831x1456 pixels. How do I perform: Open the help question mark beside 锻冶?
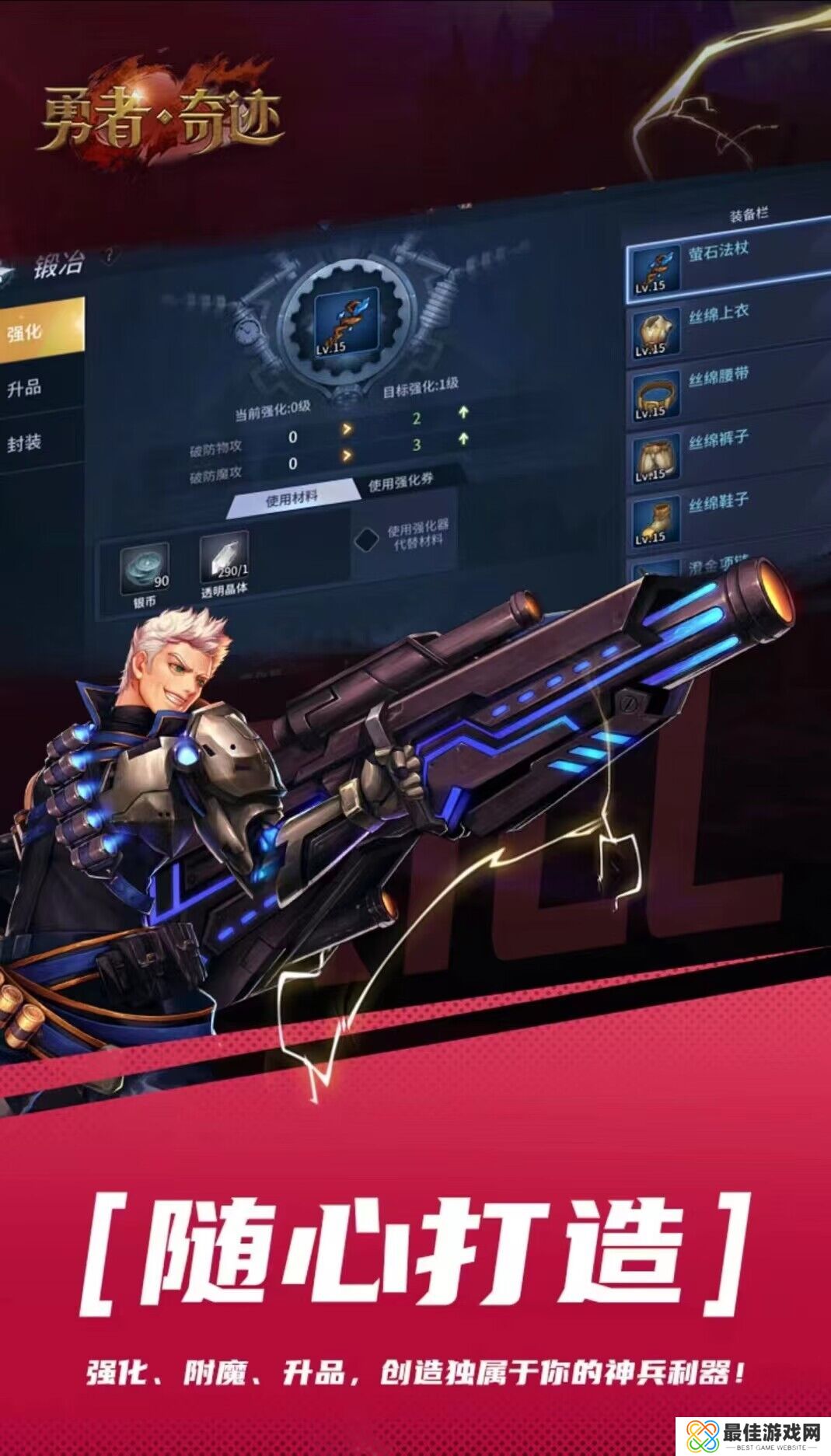click(x=110, y=254)
